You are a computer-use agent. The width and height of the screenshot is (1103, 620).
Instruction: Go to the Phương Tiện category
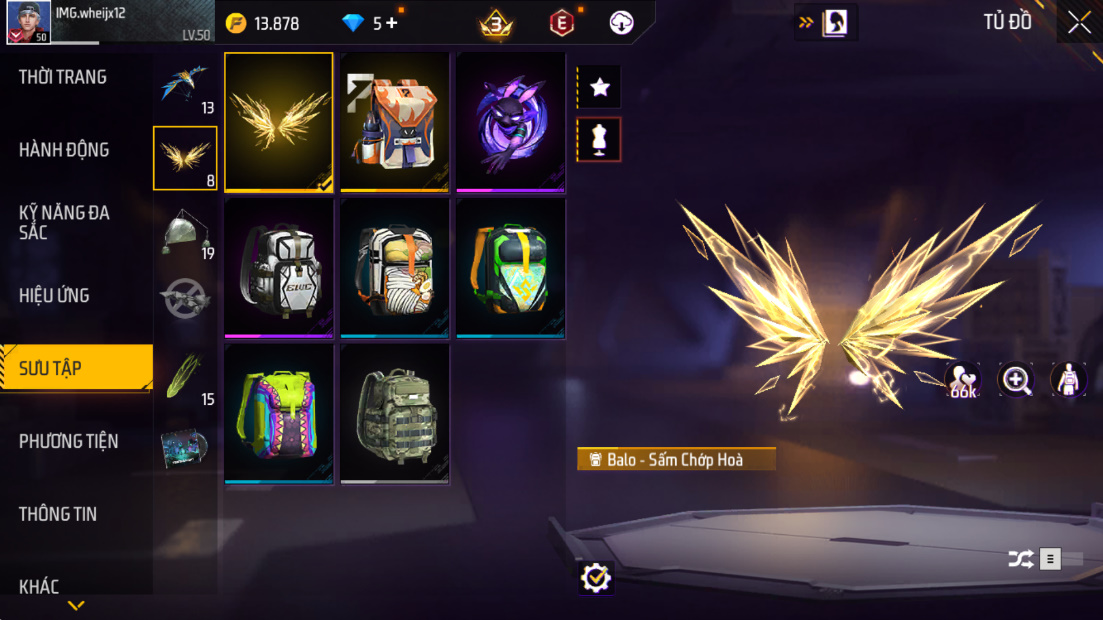[68, 441]
